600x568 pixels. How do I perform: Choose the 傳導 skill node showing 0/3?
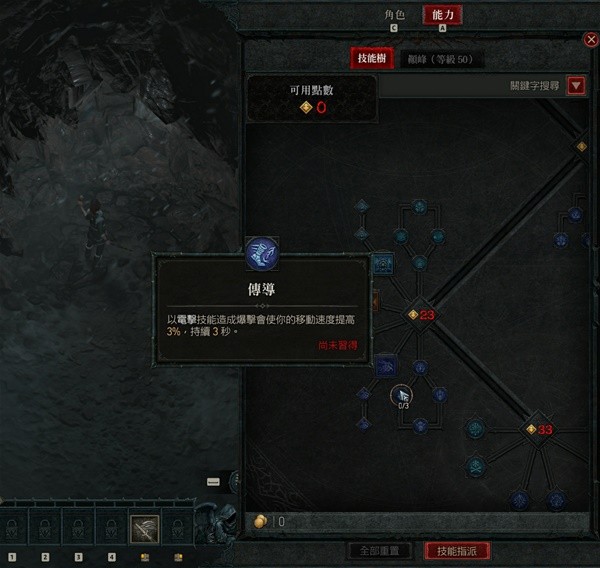coord(401,394)
